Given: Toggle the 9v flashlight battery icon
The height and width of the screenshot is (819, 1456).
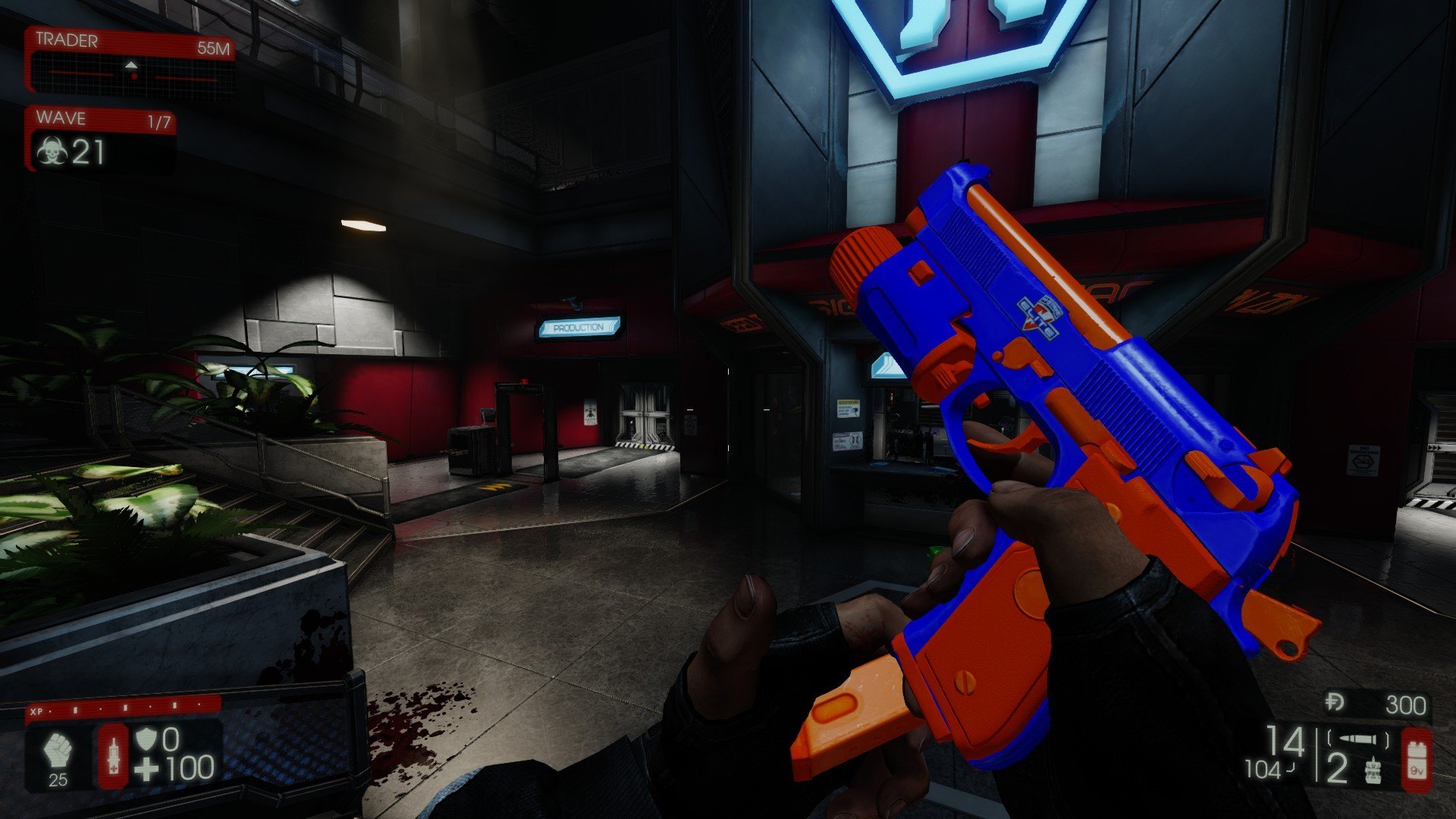Looking at the screenshot, I should point(1416,760).
